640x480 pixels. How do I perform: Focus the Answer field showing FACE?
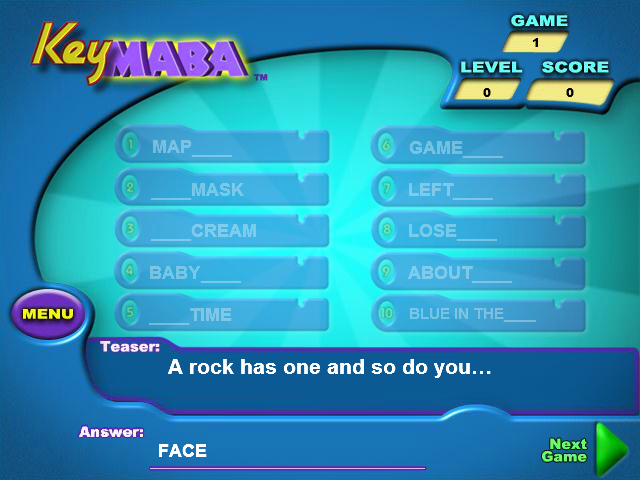pos(288,452)
